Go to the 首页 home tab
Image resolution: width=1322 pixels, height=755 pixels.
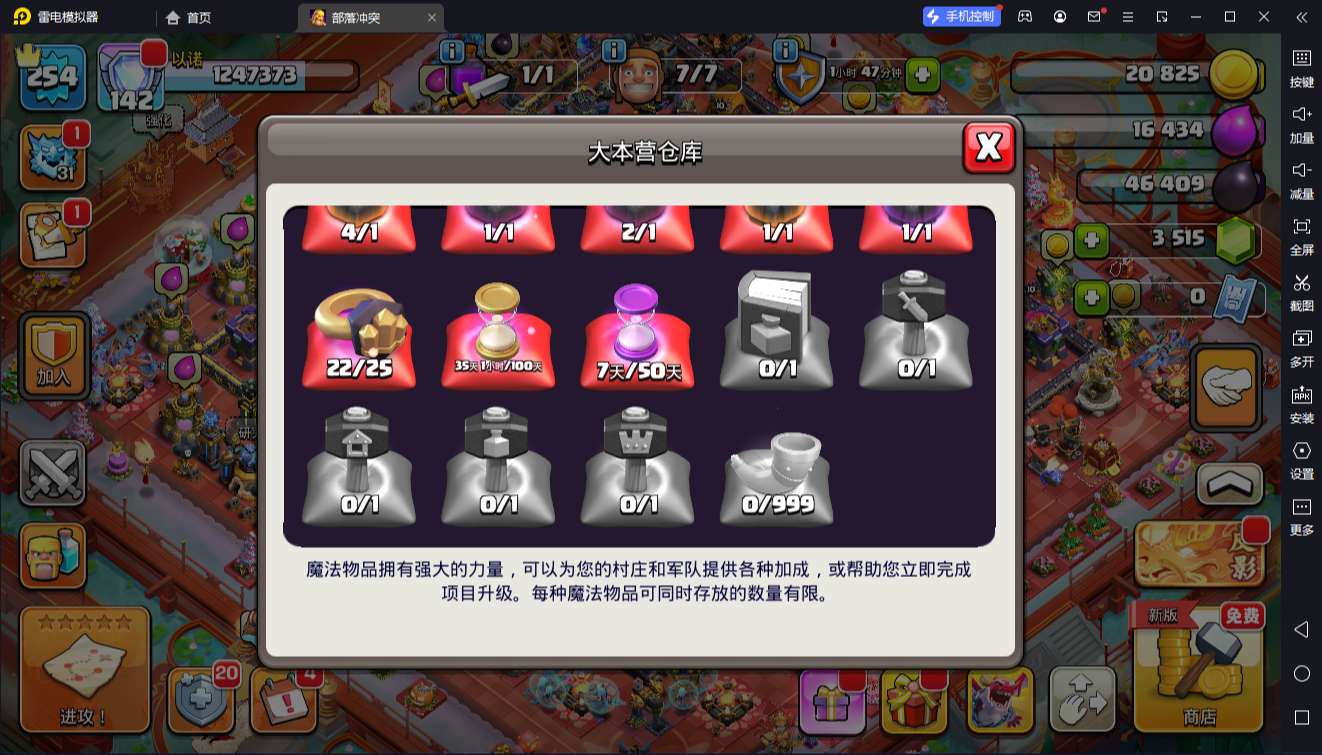pyautogui.click(x=186, y=17)
